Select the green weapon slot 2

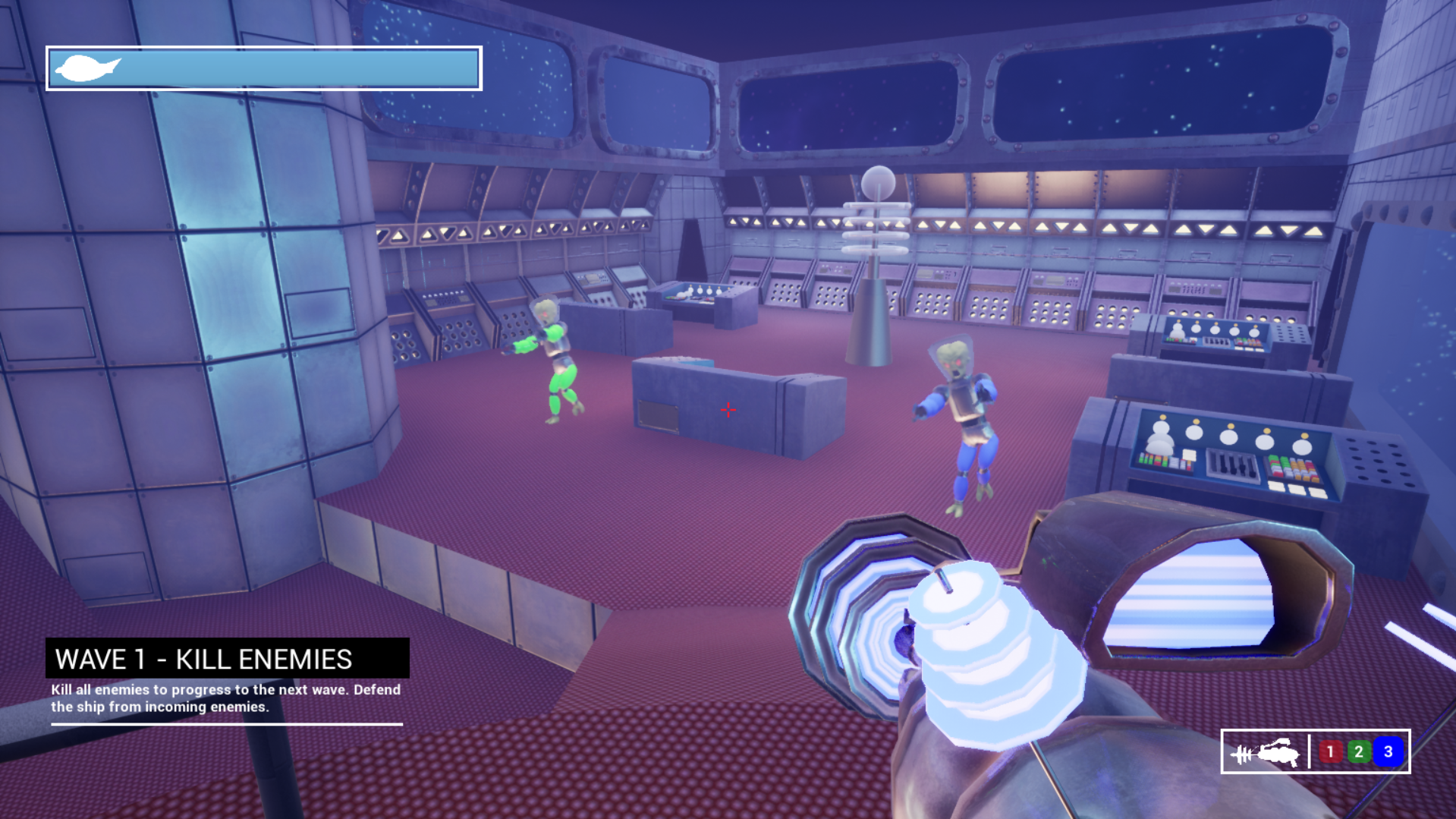pos(1359,751)
